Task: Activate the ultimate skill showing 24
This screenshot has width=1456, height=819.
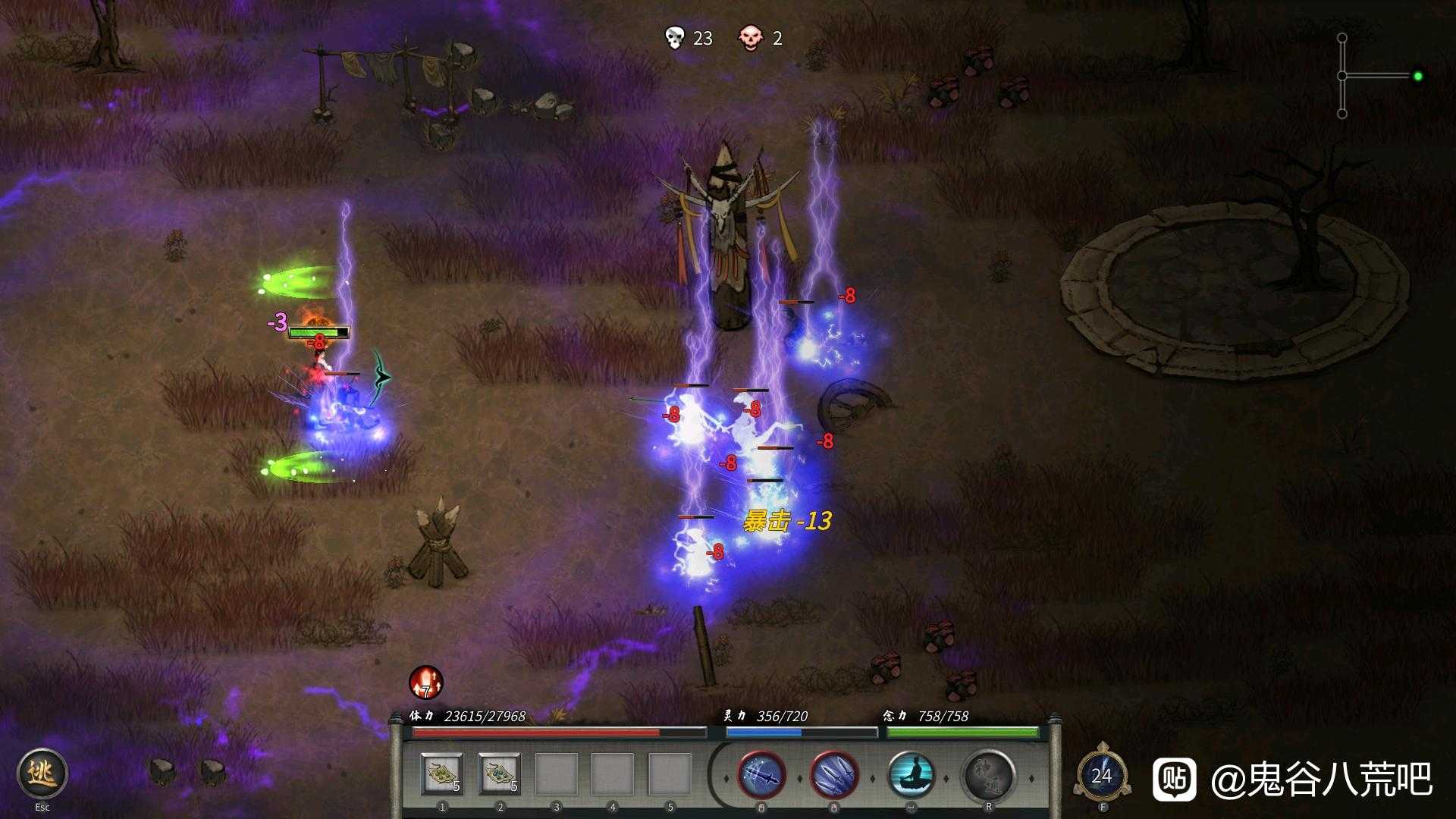Action: tap(1102, 776)
